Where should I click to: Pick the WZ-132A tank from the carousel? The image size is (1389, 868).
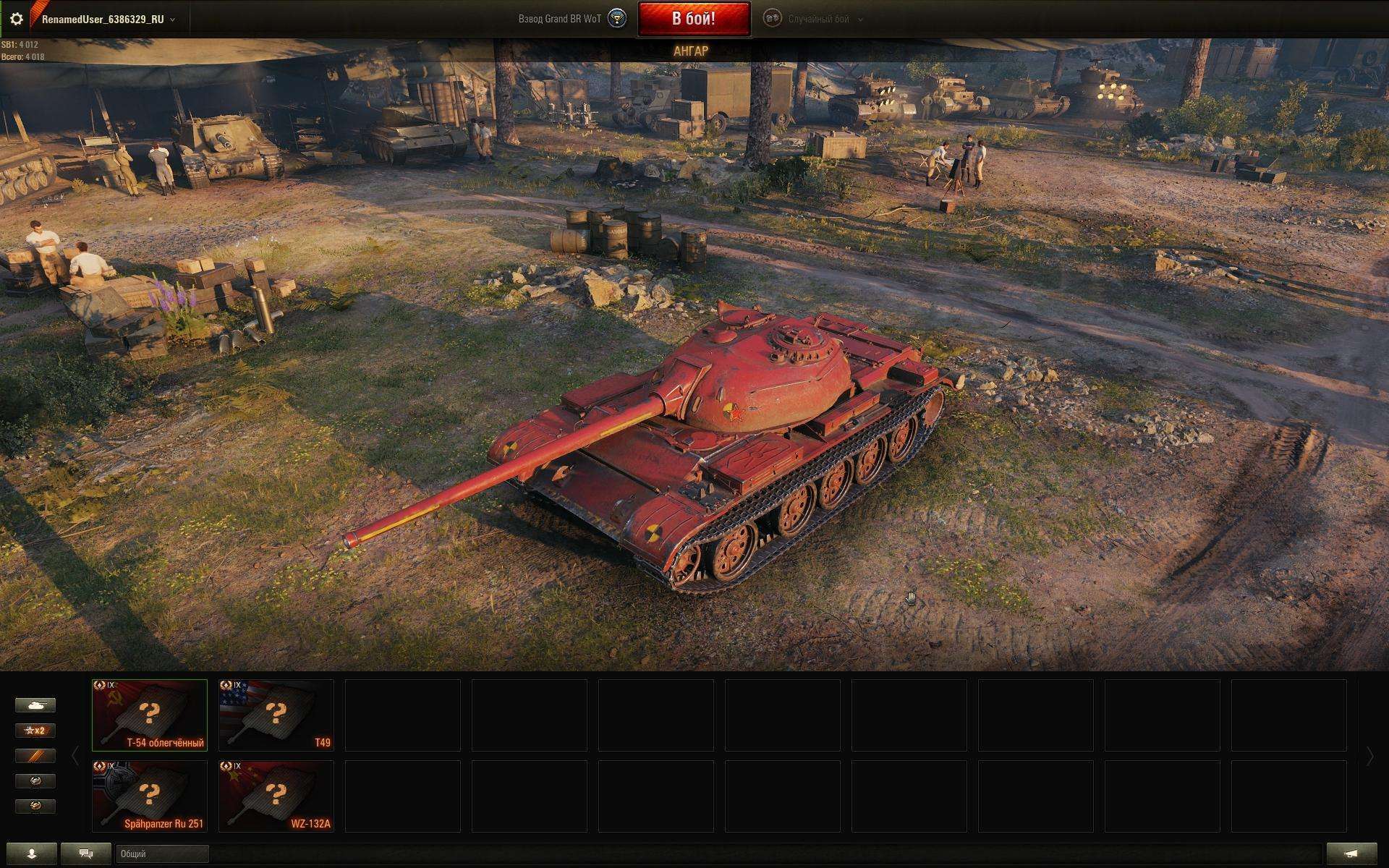(x=276, y=796)
